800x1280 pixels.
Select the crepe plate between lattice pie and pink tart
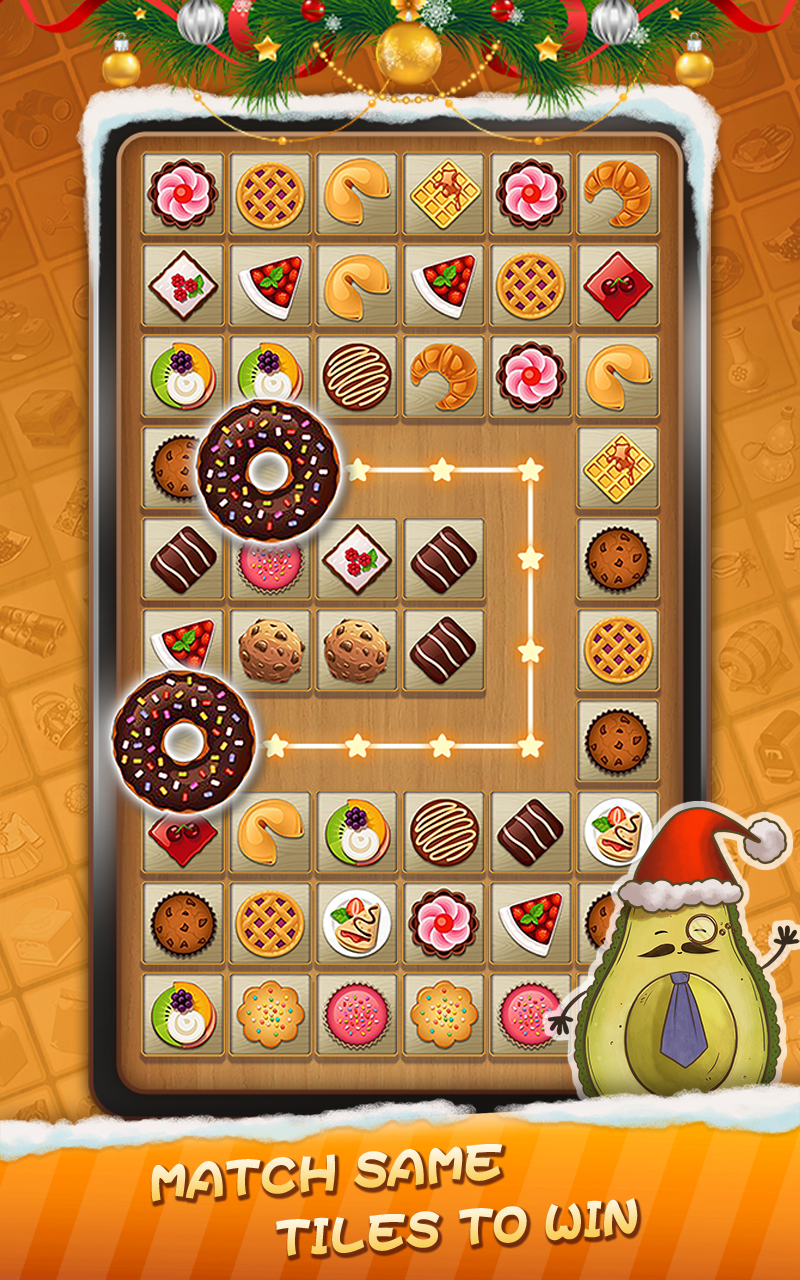pos(358,922)
